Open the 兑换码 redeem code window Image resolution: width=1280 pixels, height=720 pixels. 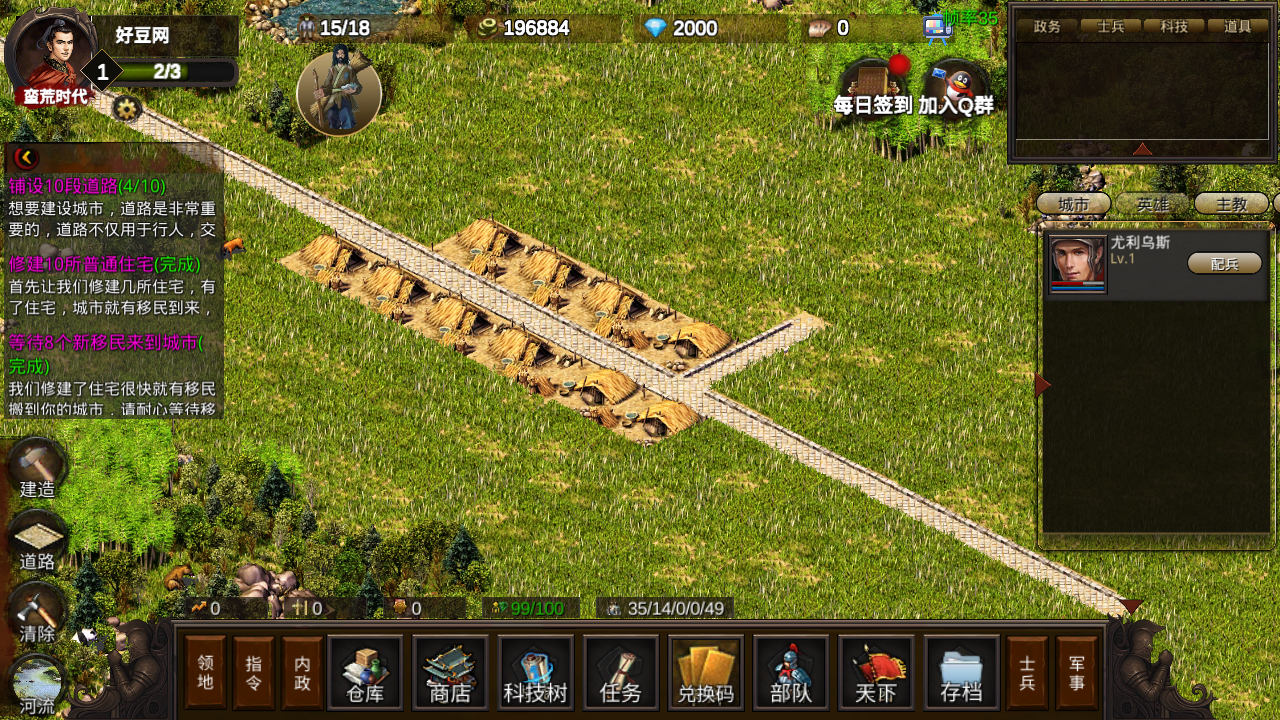(x=705, y=672)
